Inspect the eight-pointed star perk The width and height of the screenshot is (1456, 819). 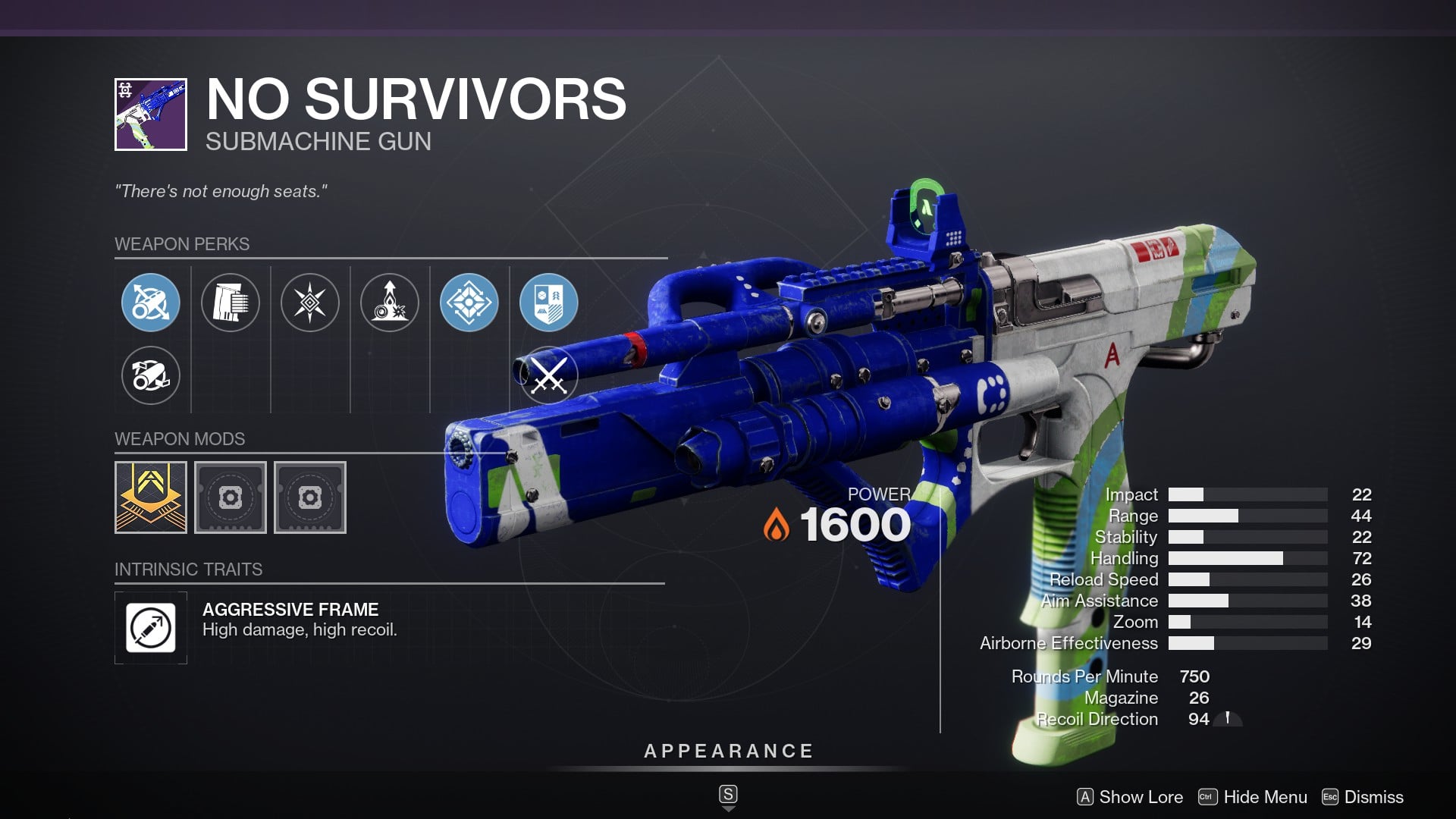pos(310,303)
